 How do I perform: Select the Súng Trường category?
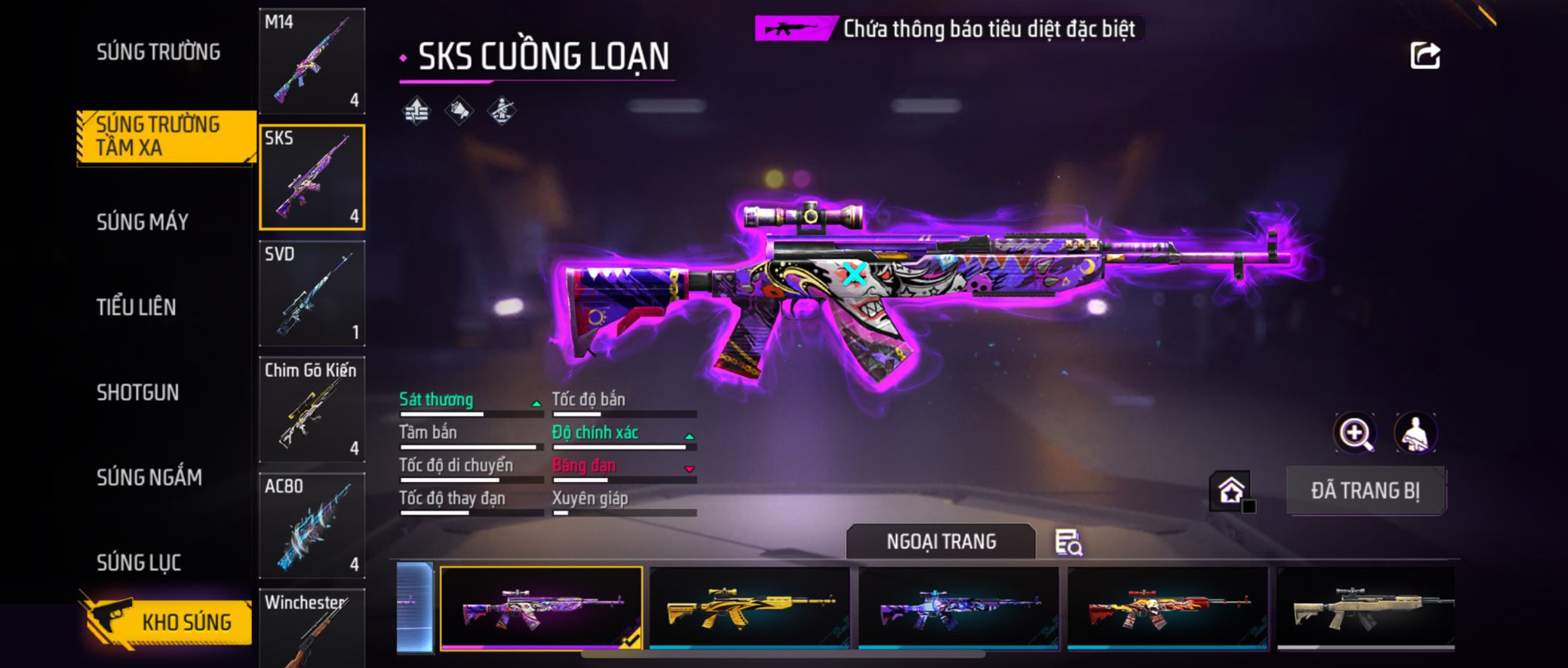pos(158,52)
